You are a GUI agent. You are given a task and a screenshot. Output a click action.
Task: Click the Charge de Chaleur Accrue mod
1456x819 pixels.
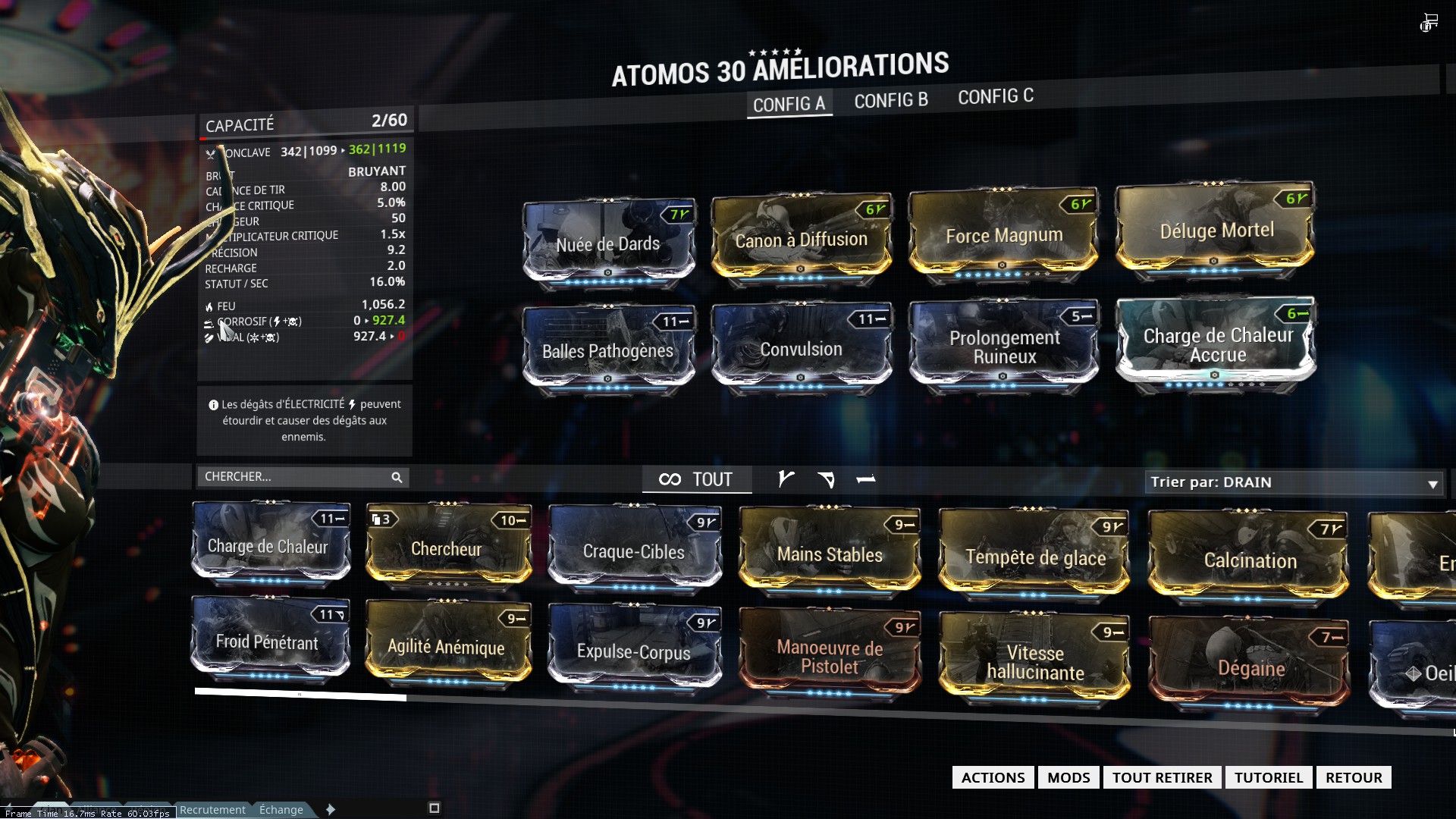click(1216, 345)
